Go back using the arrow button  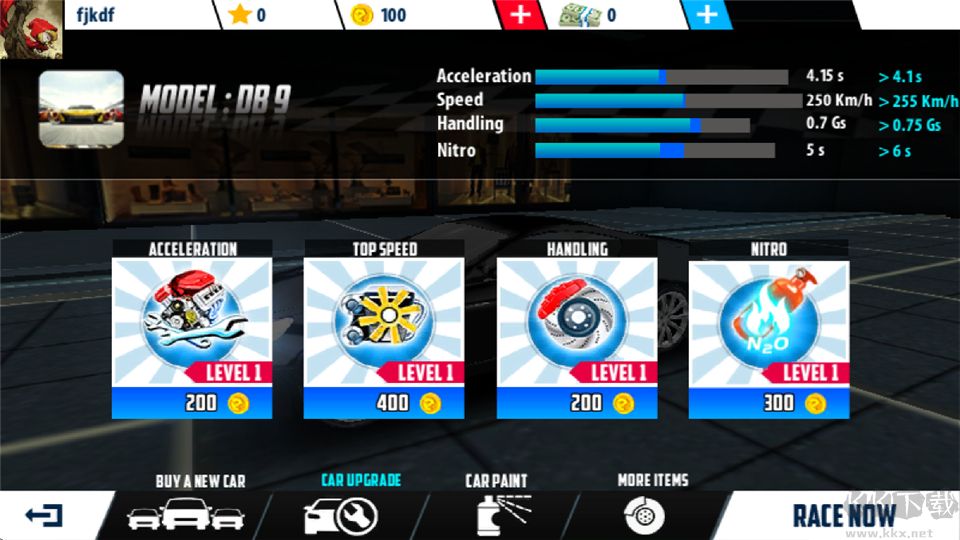[x=44, y=516]
